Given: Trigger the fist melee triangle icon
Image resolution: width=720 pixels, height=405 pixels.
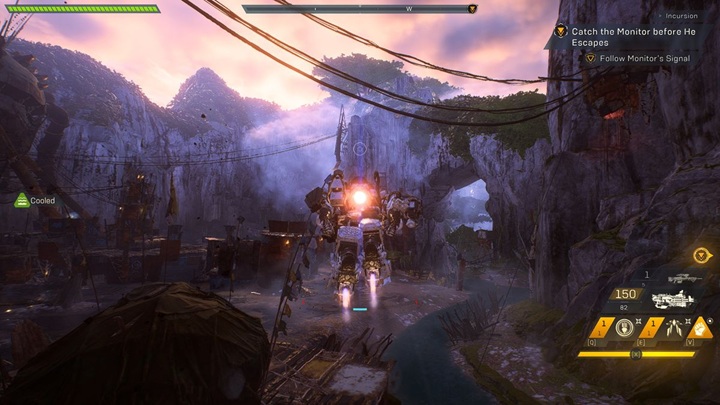Looking at the screenshot, I should (x=700, y=327).
